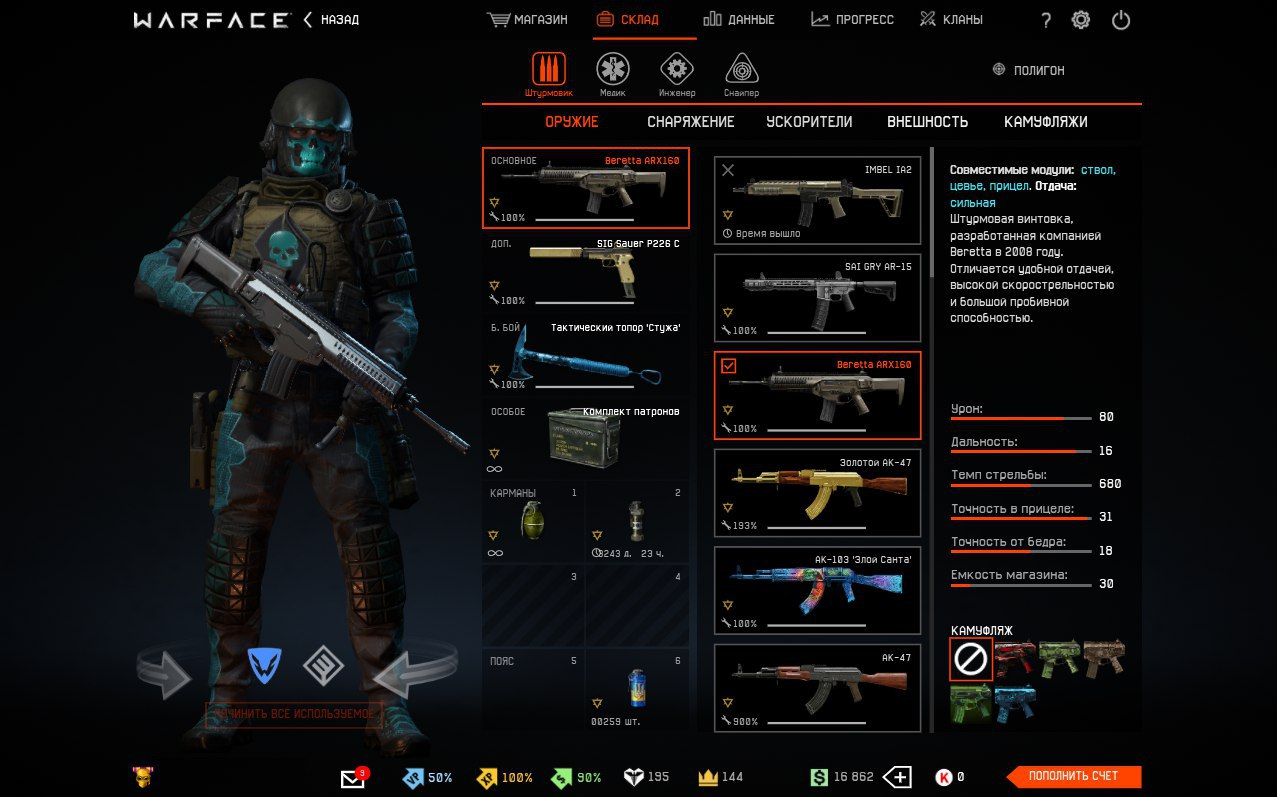Open the МАГАЗИН shop tab
This screenshot has width=1277, height=797.
[x=527, y=20]
